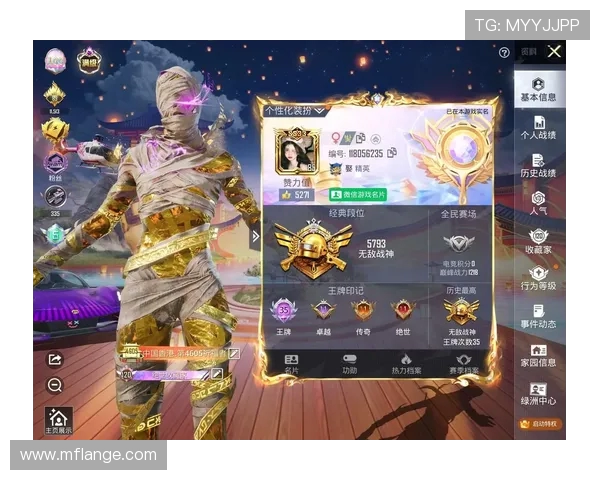Image resolution: width=600 pixels, height=480 pixels.
Task: Show the 人气 popularity tab
Action: tap(538, 203)
